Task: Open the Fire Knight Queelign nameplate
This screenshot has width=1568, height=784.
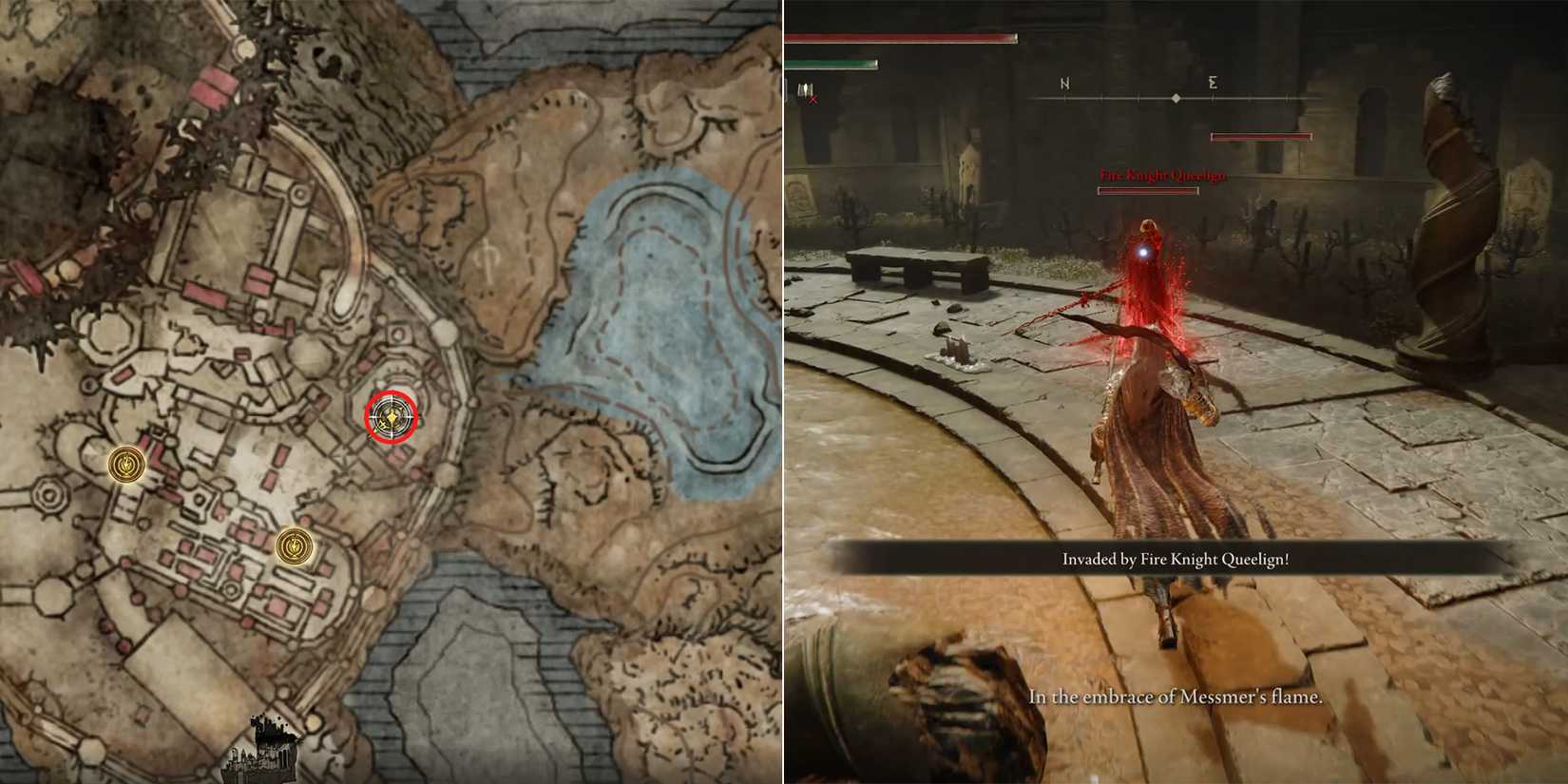Action: (1163, 175)
